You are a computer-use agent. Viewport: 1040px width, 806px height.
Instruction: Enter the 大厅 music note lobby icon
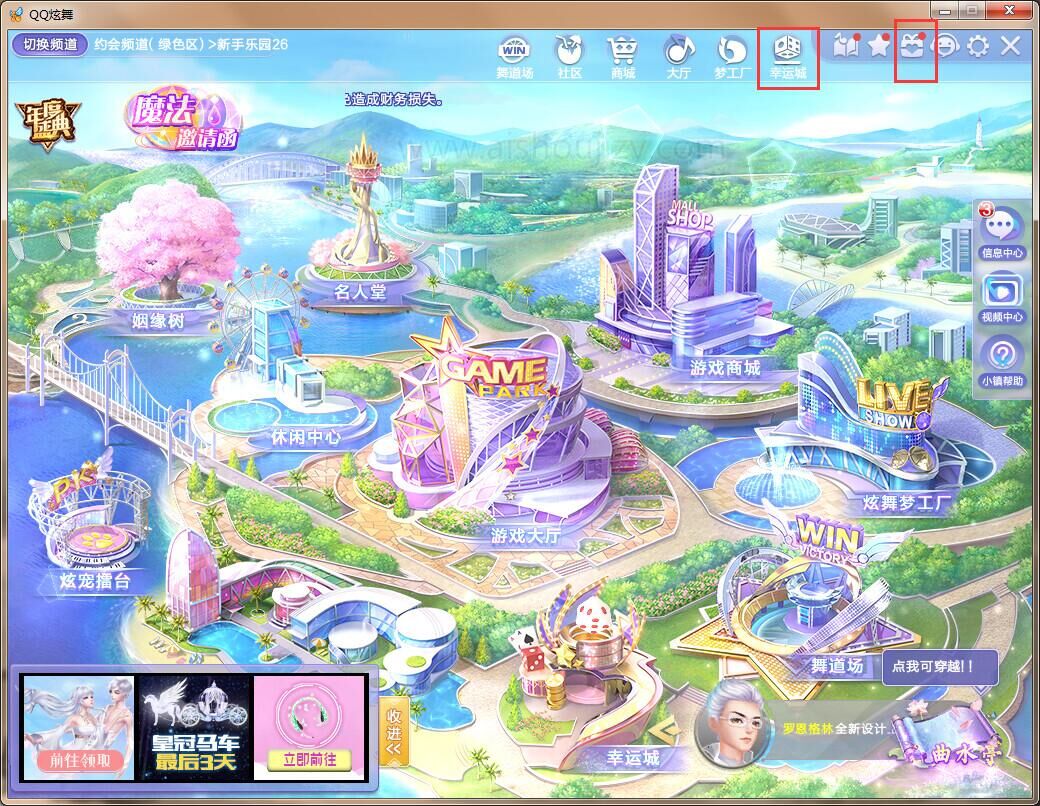click(x=679, y=56)
